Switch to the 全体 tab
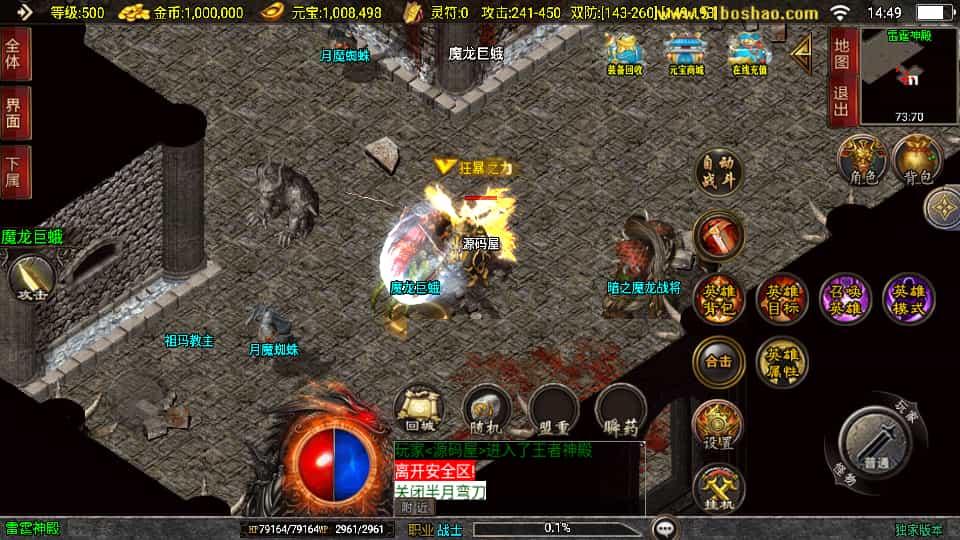960x540 pixels. (14, 53)
